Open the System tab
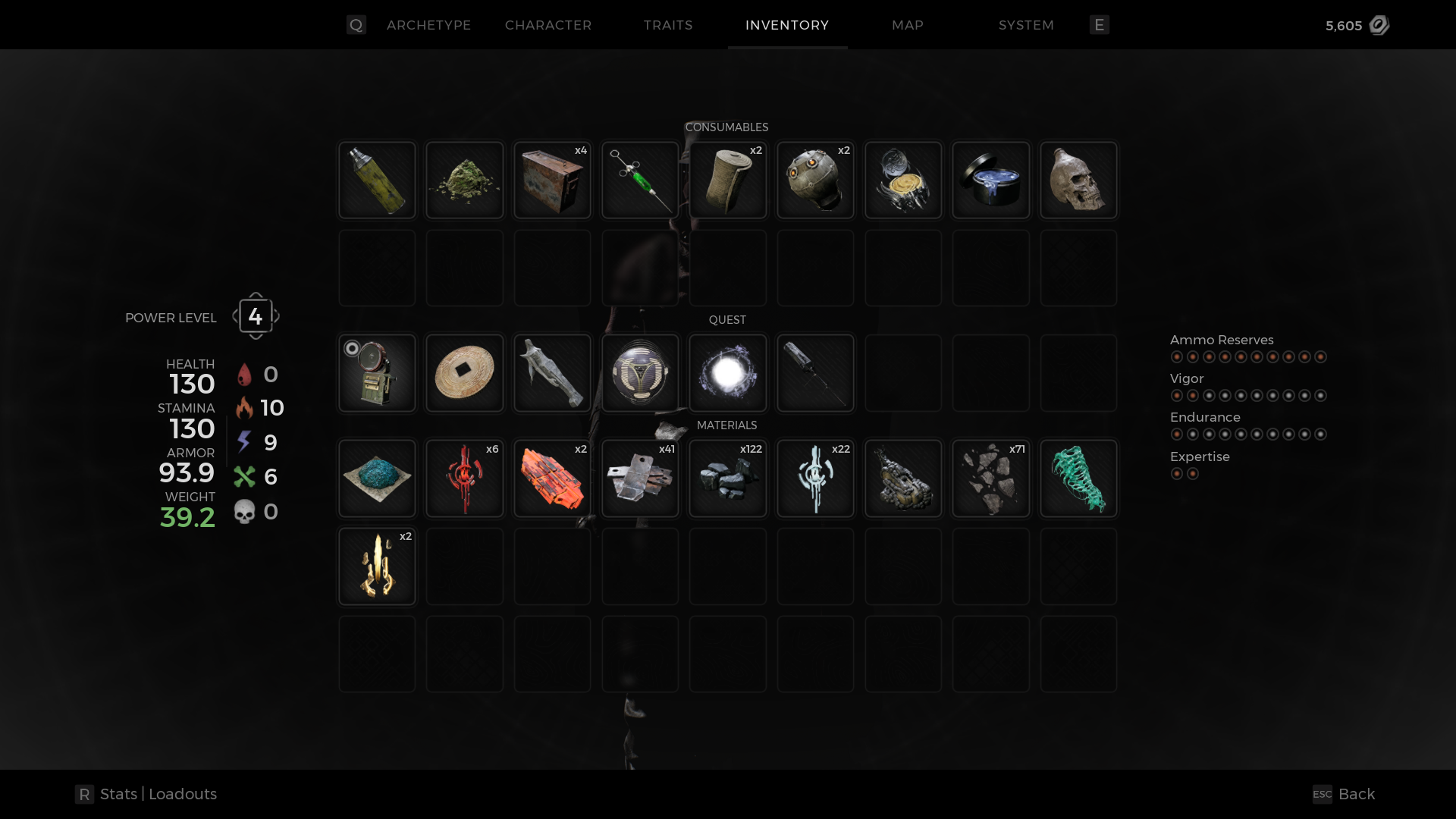1456x819 pixels. [x=1025, y=25]
